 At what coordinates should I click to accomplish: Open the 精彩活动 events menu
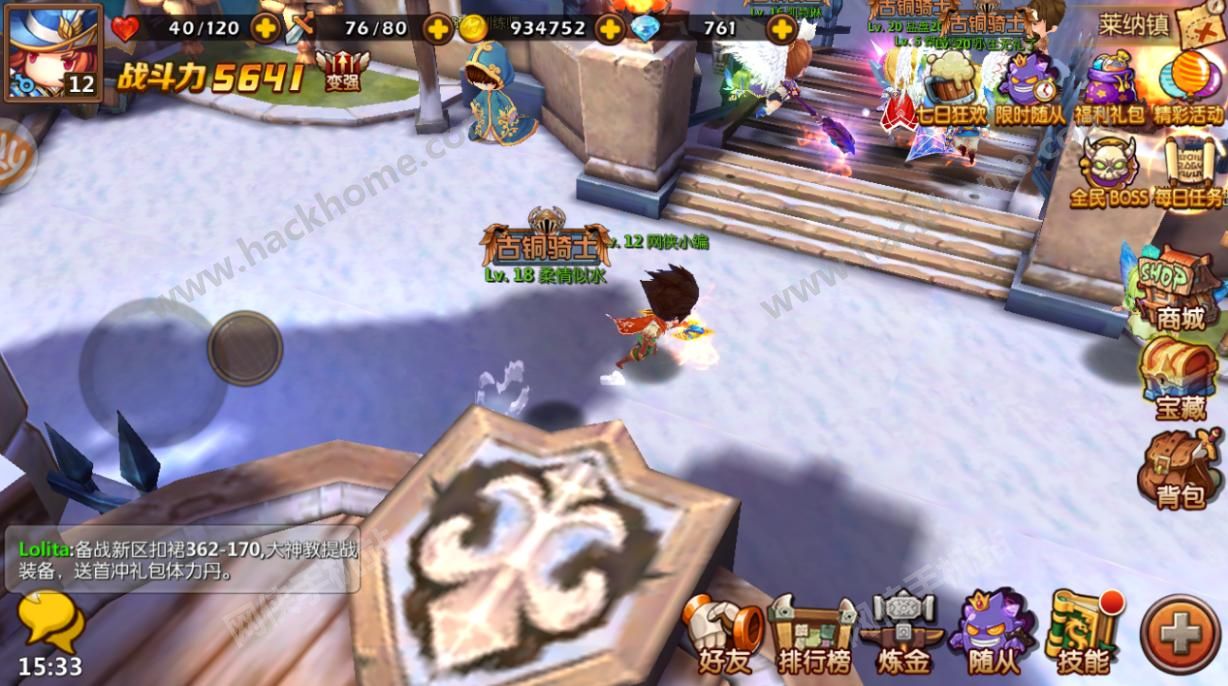coord(1188,88)
